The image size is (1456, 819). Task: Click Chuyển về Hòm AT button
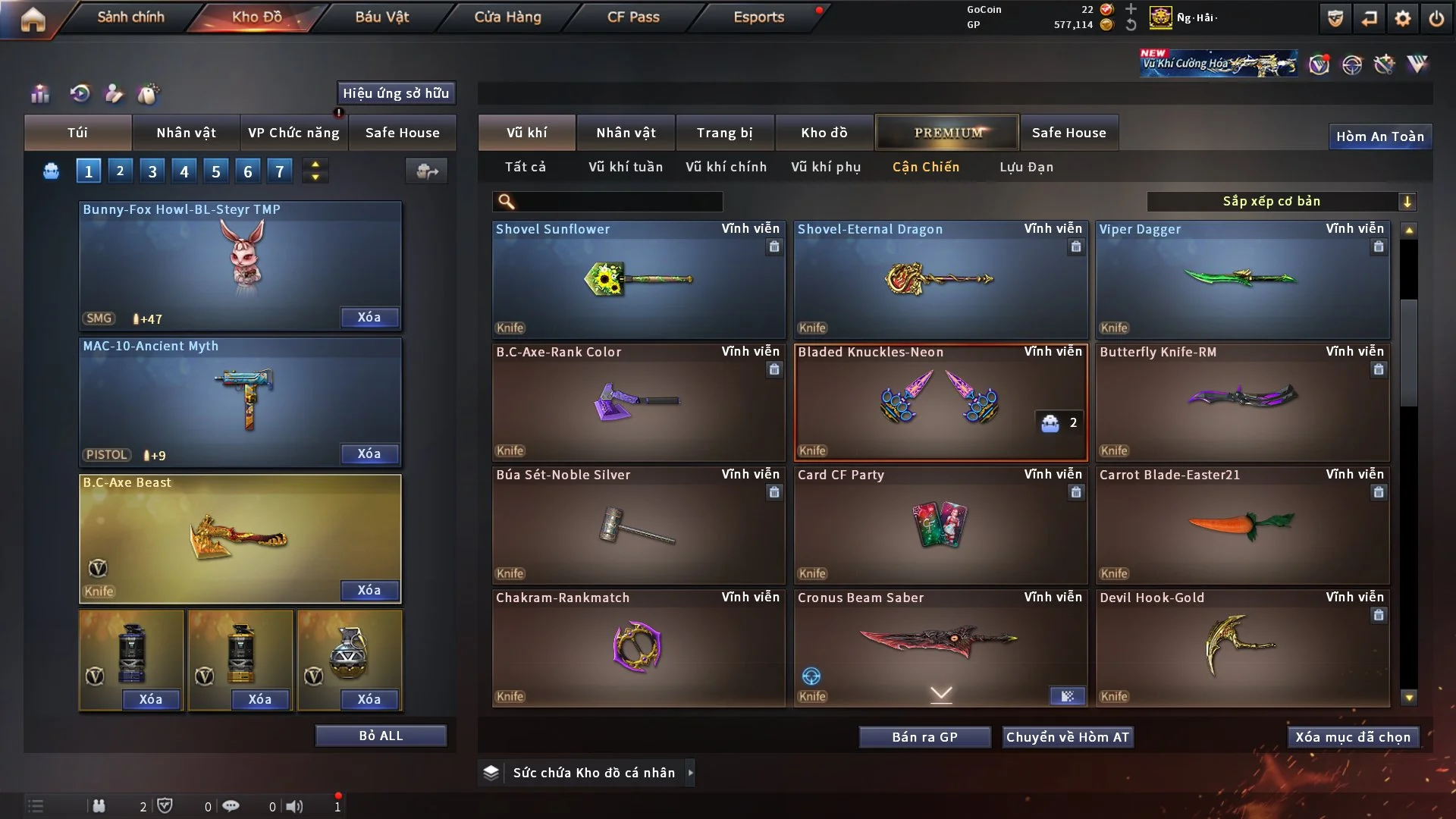[1068, 737]
